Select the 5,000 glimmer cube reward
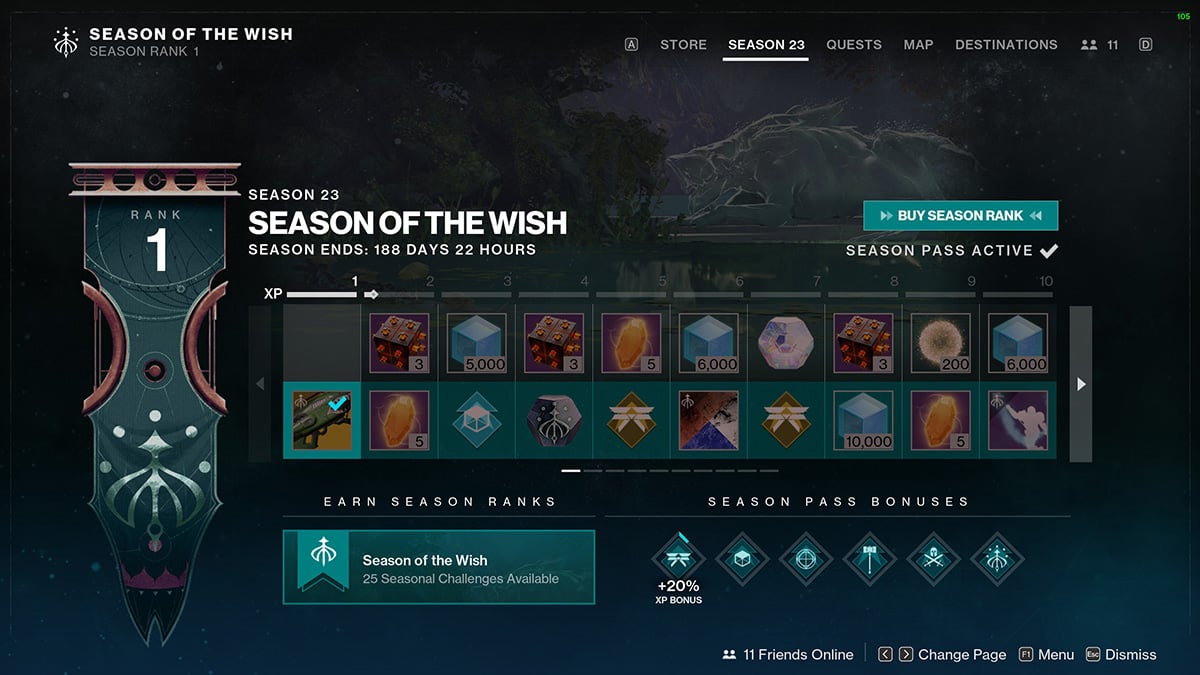 click(477, 343)
